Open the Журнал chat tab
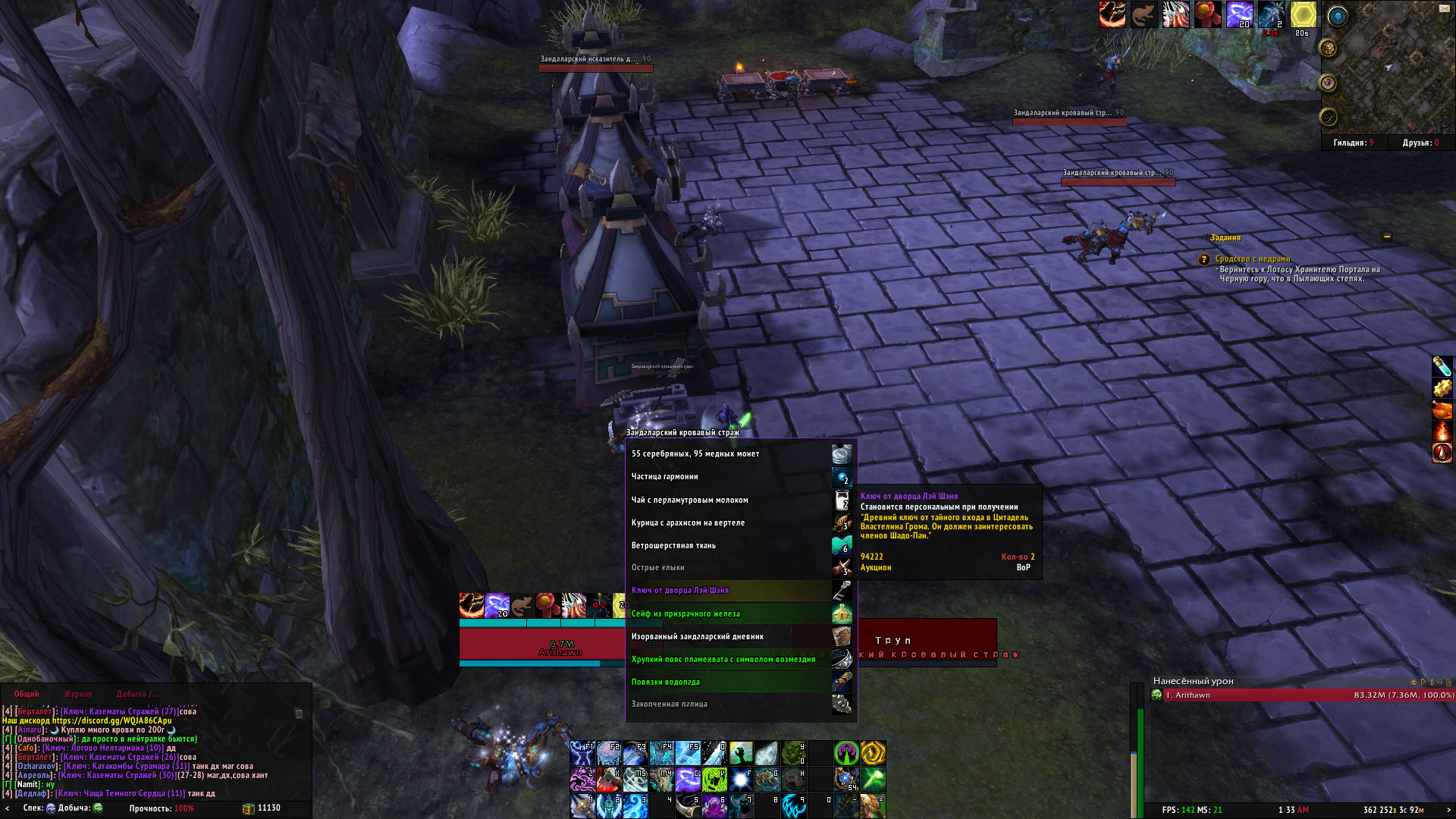1456x819 pixels. click(77, 694)
